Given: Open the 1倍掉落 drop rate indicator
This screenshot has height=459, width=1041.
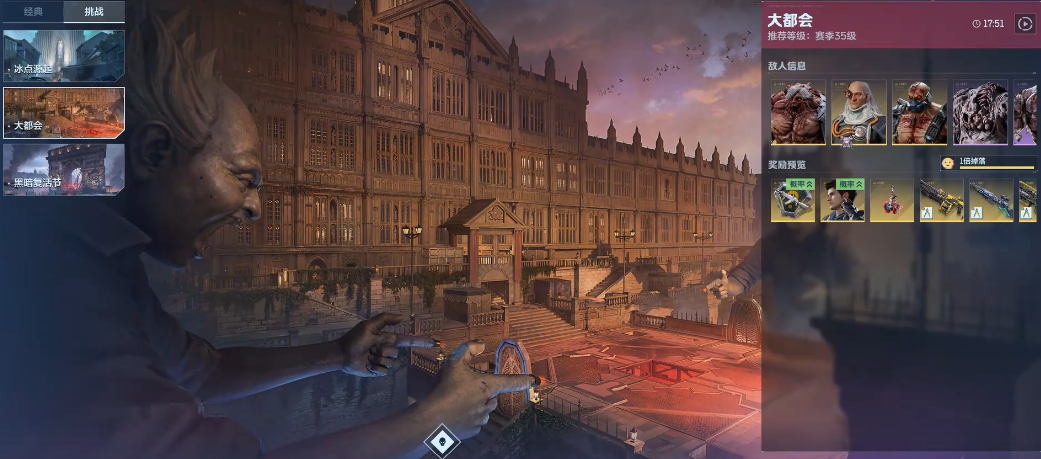Looking at the screenshot, I should tap(987, 163).
